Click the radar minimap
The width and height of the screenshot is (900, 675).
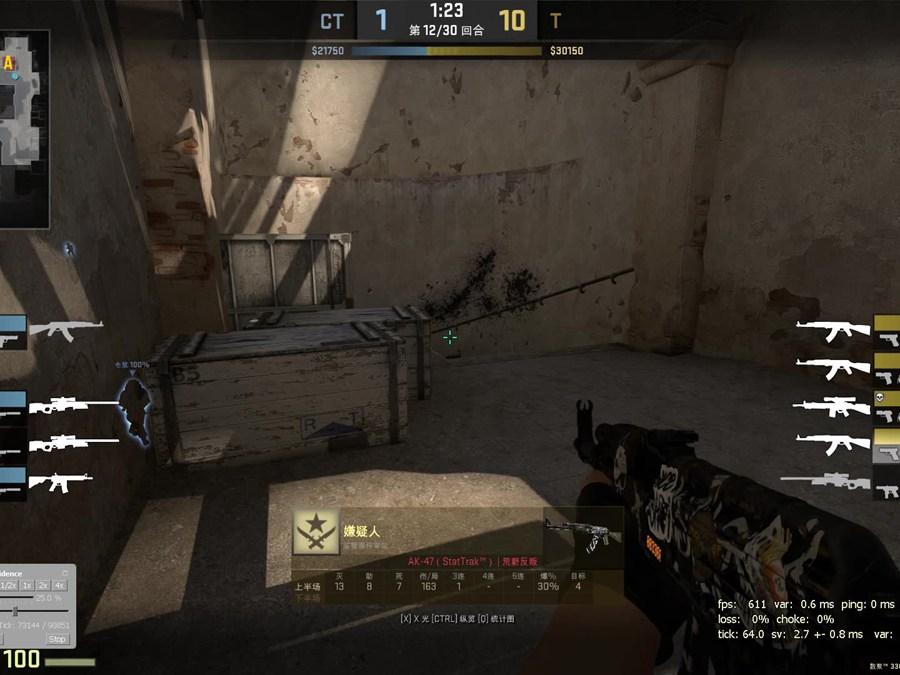[x=24, y=125]
